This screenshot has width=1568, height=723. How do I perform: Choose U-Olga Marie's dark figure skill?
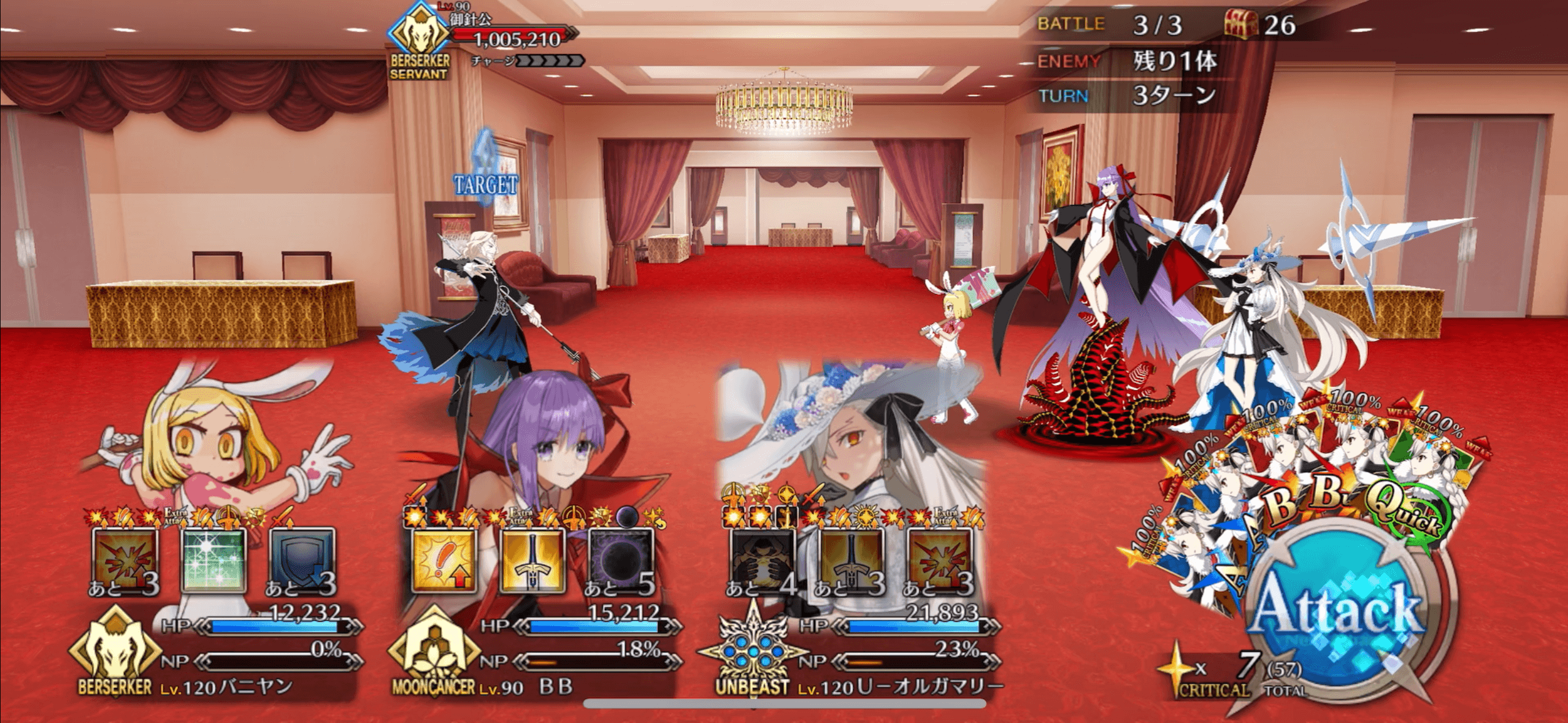click(x=763, y=560)
